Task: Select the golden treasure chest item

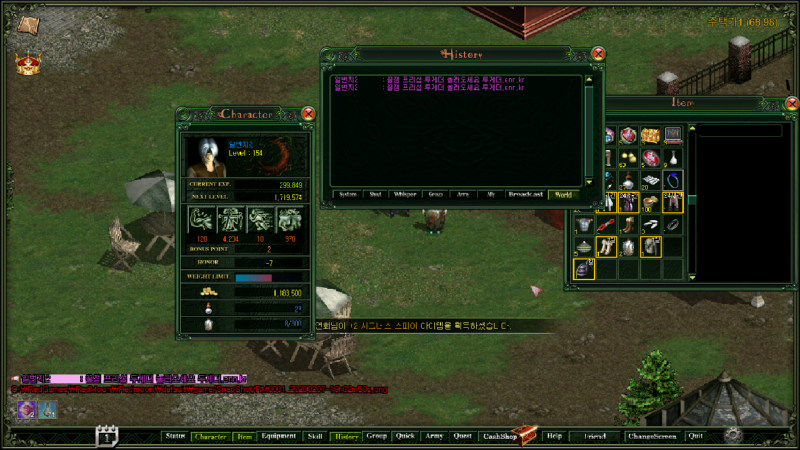Action: [x=651, y=135]
